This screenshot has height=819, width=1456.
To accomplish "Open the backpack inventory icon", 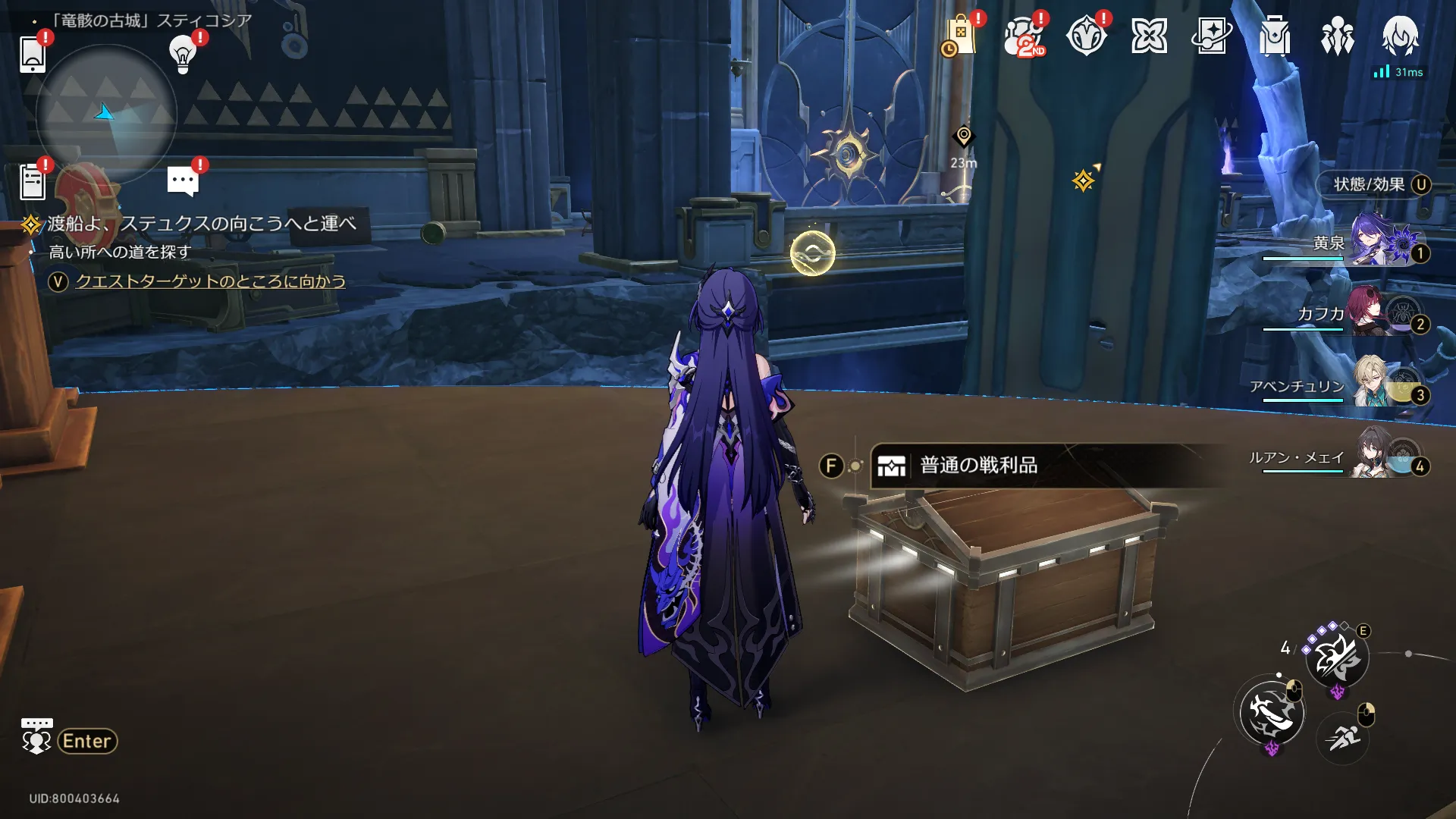I will pyautogui.click(x=1275, y=36).
